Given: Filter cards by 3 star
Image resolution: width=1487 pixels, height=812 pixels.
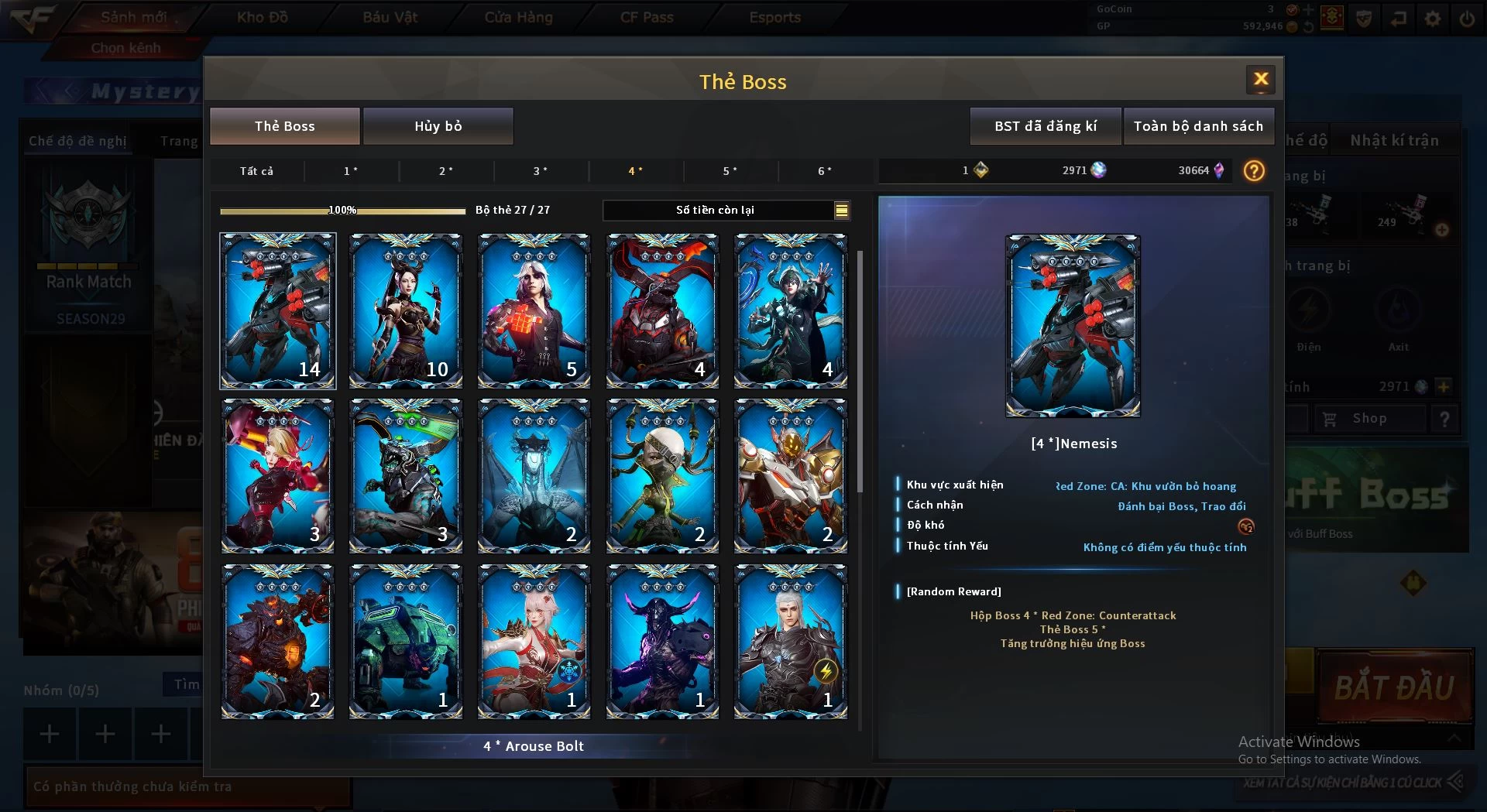Looking at the screenshot, I should click(541, 171).
